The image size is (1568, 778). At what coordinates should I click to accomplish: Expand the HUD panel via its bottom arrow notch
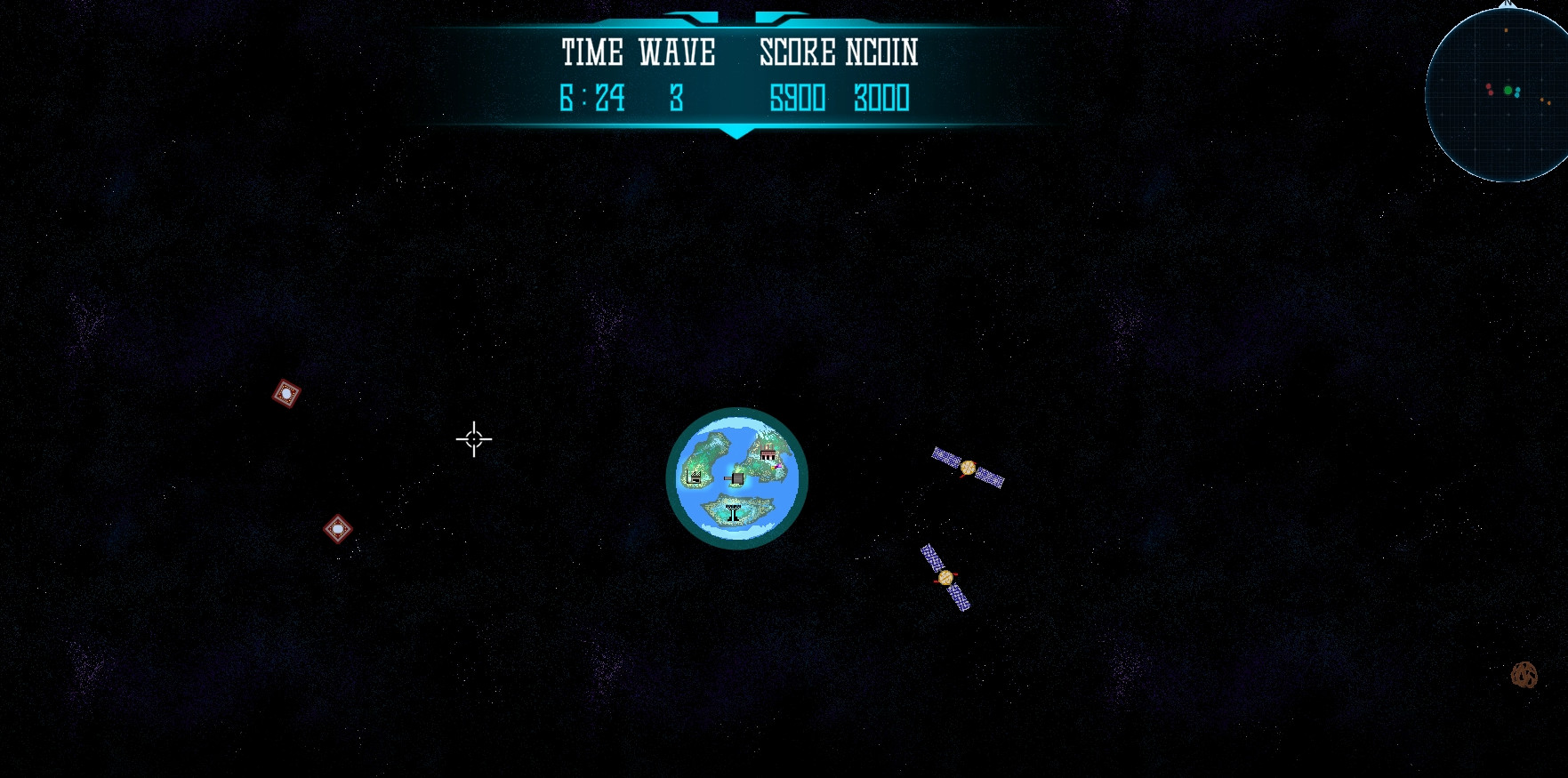pos(736,133)
